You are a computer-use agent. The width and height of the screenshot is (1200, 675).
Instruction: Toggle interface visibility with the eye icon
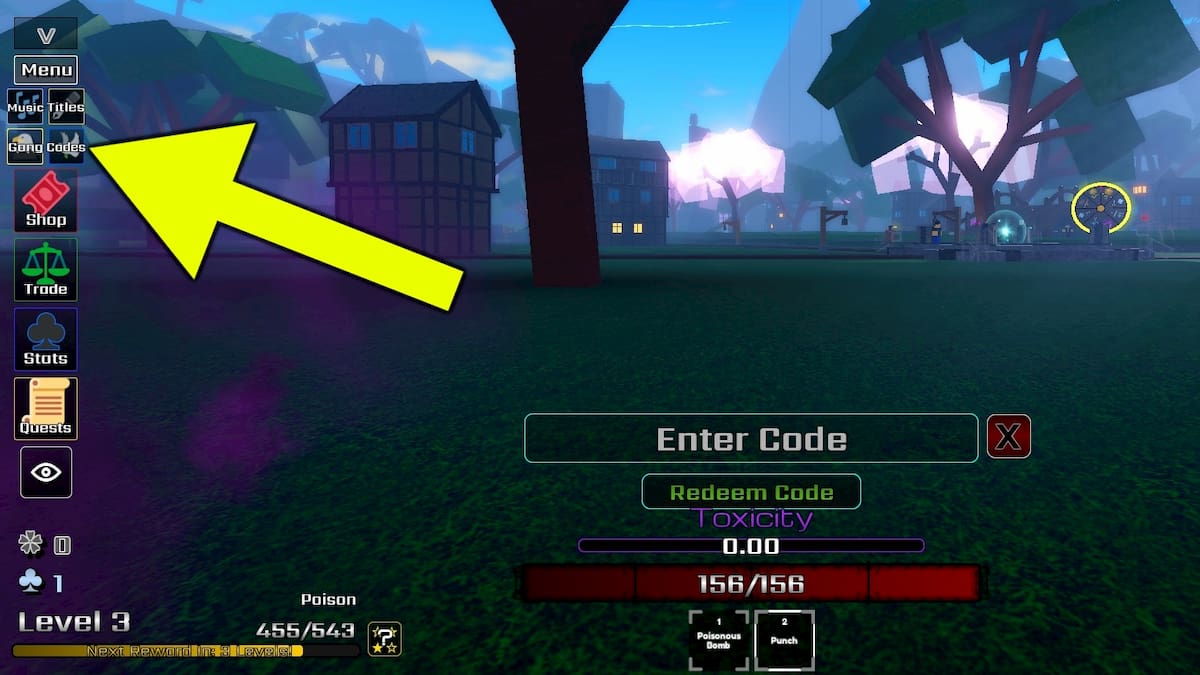tap(46, 472)
